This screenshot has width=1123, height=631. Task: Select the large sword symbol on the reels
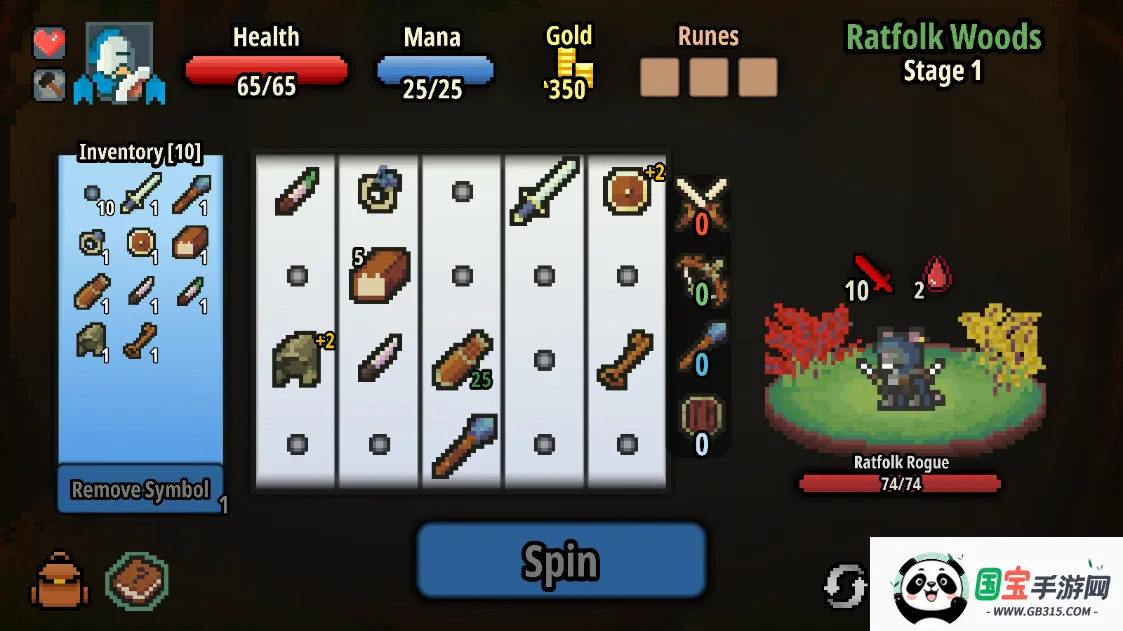(544, 190)
